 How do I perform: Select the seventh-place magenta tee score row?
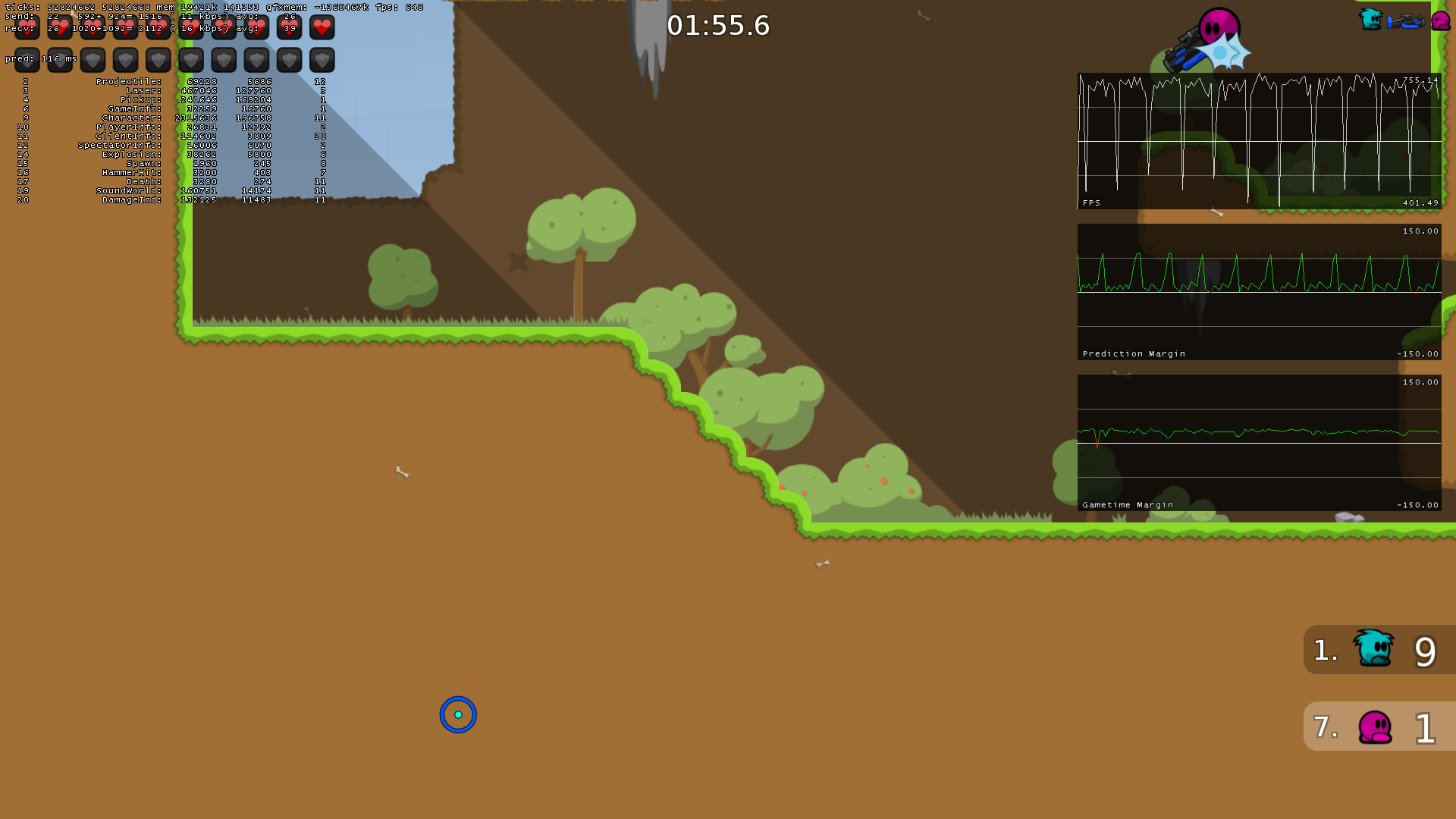pos(1379,726)
